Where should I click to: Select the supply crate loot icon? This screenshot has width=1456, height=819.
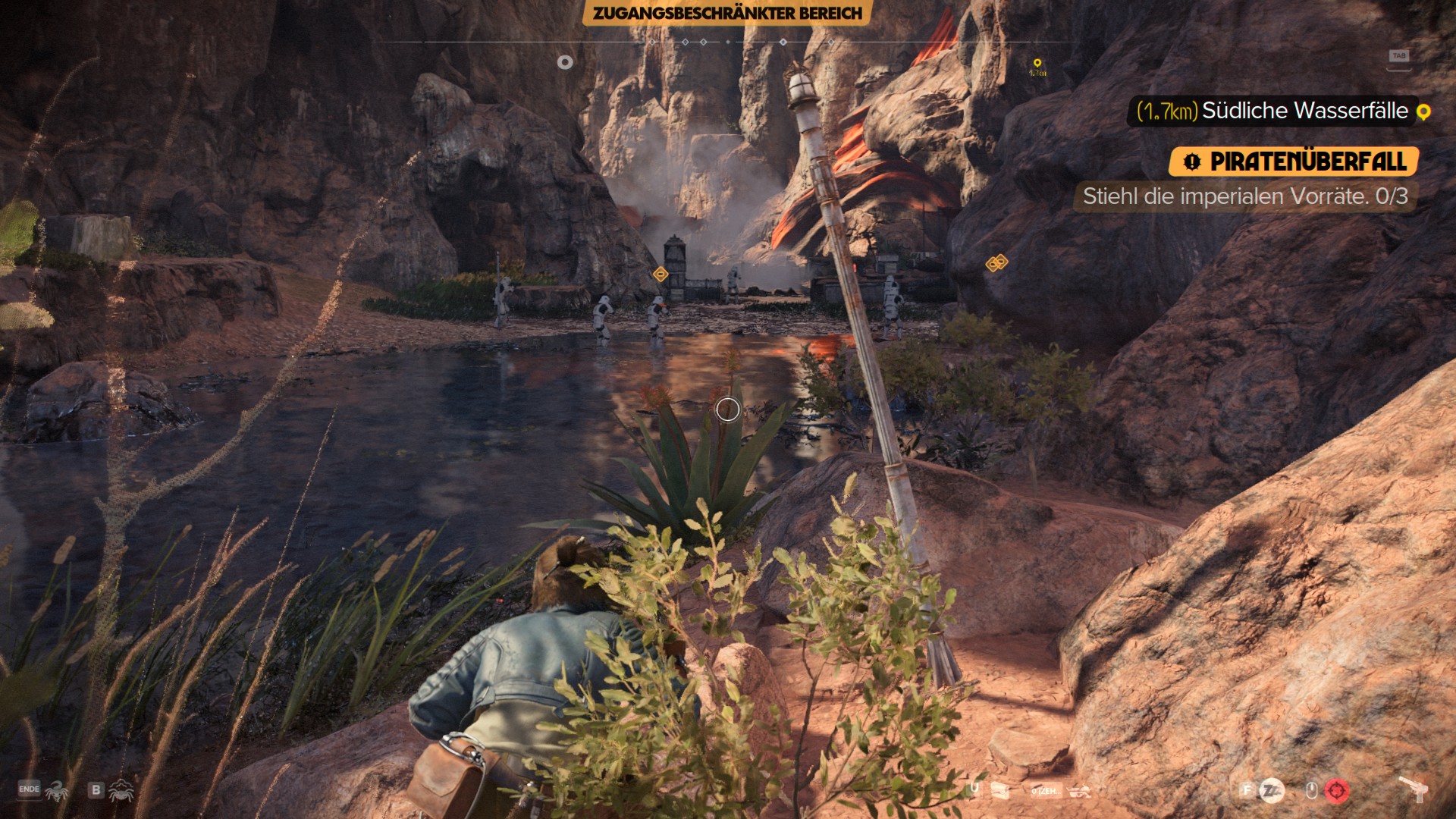coord(999,791)
